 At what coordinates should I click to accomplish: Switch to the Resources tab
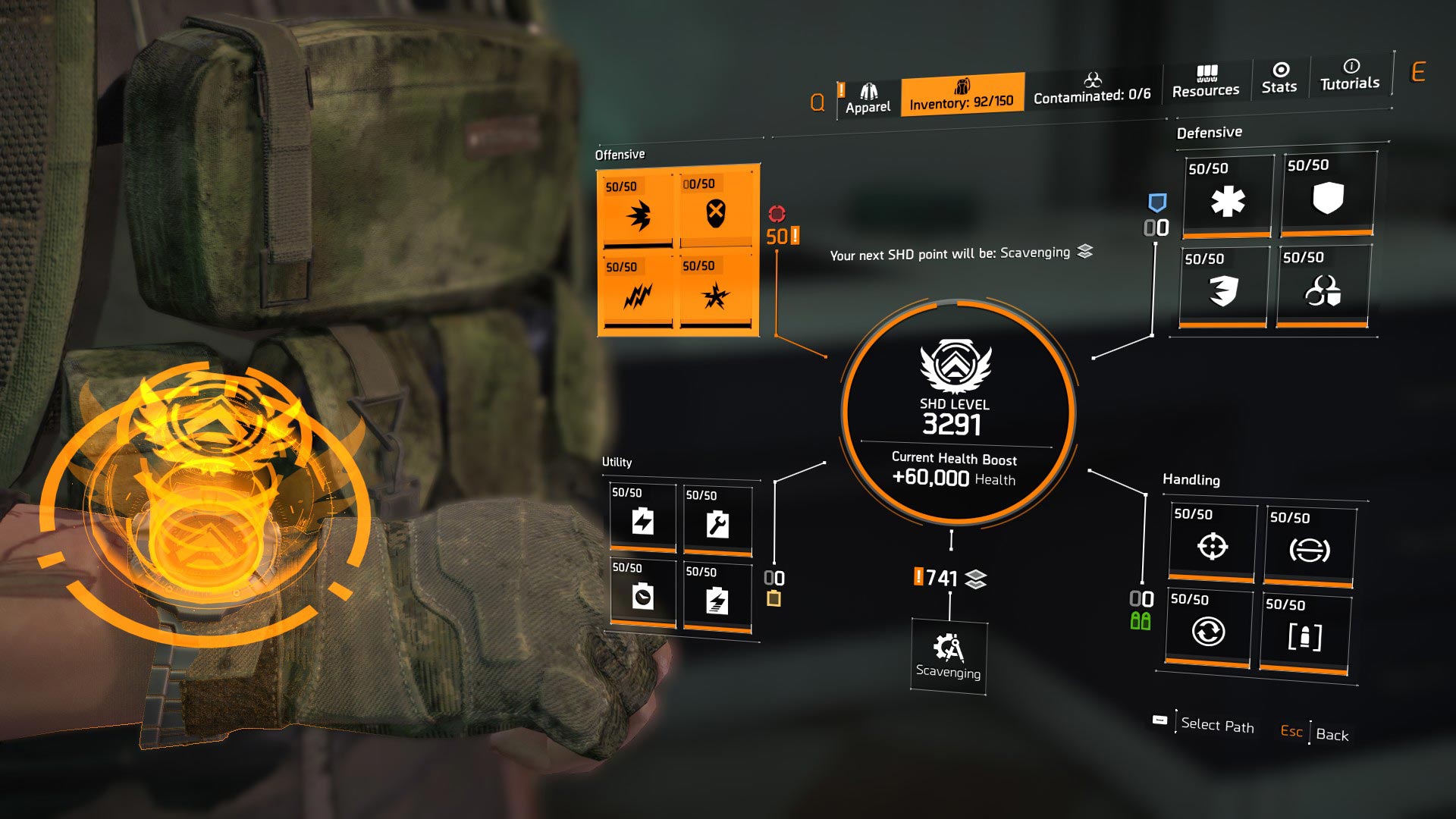1206,80
